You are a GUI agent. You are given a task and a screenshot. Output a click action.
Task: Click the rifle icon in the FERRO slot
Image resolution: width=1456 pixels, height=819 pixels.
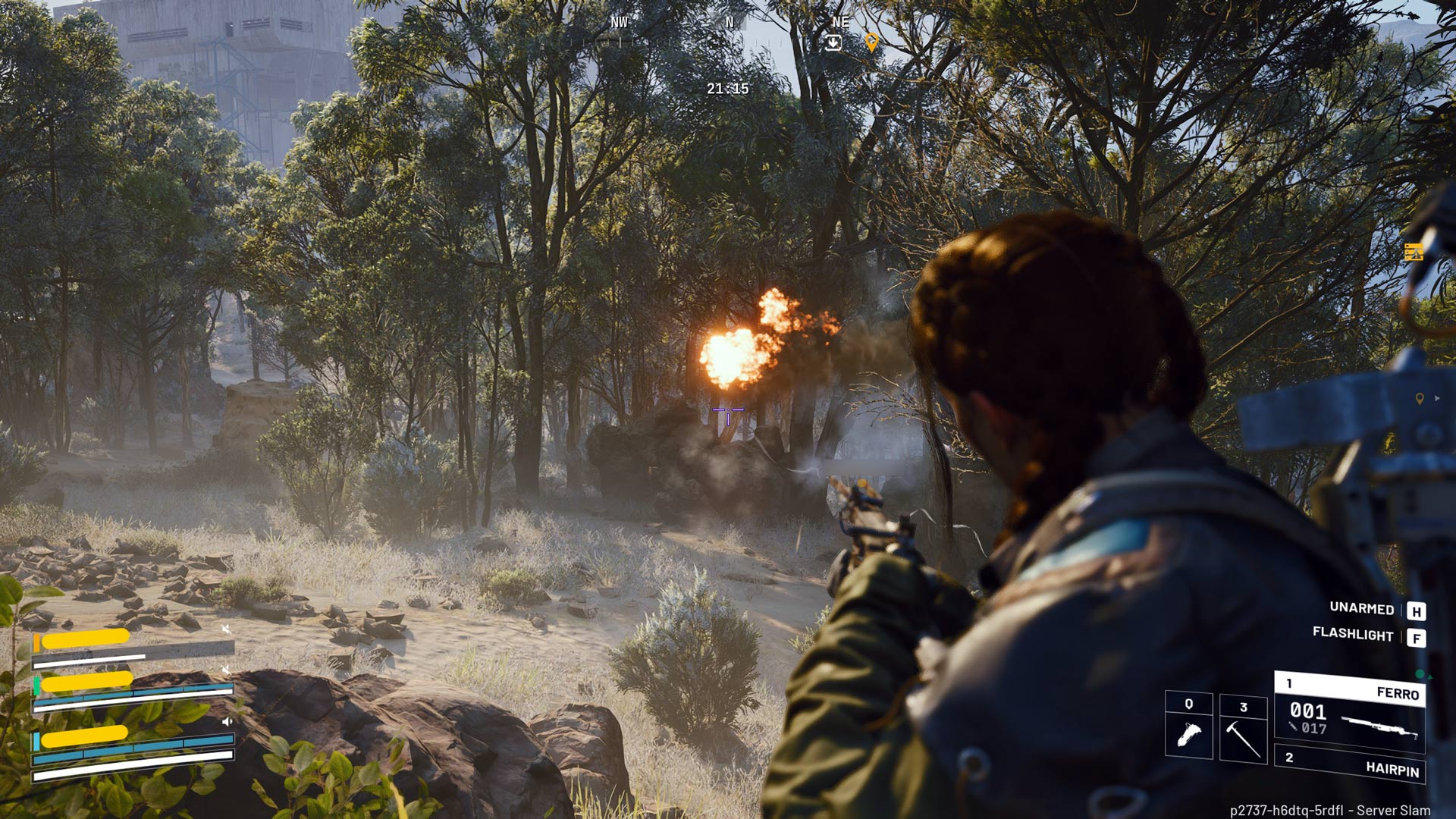pos(1380,726)
